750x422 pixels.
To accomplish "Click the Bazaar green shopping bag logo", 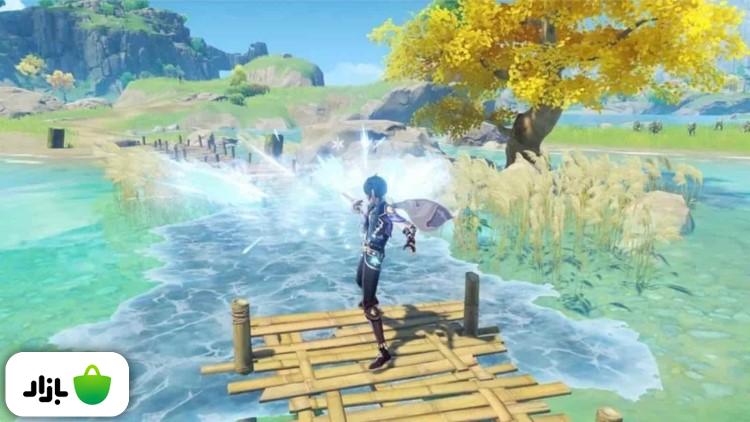I will pos(92,385).
